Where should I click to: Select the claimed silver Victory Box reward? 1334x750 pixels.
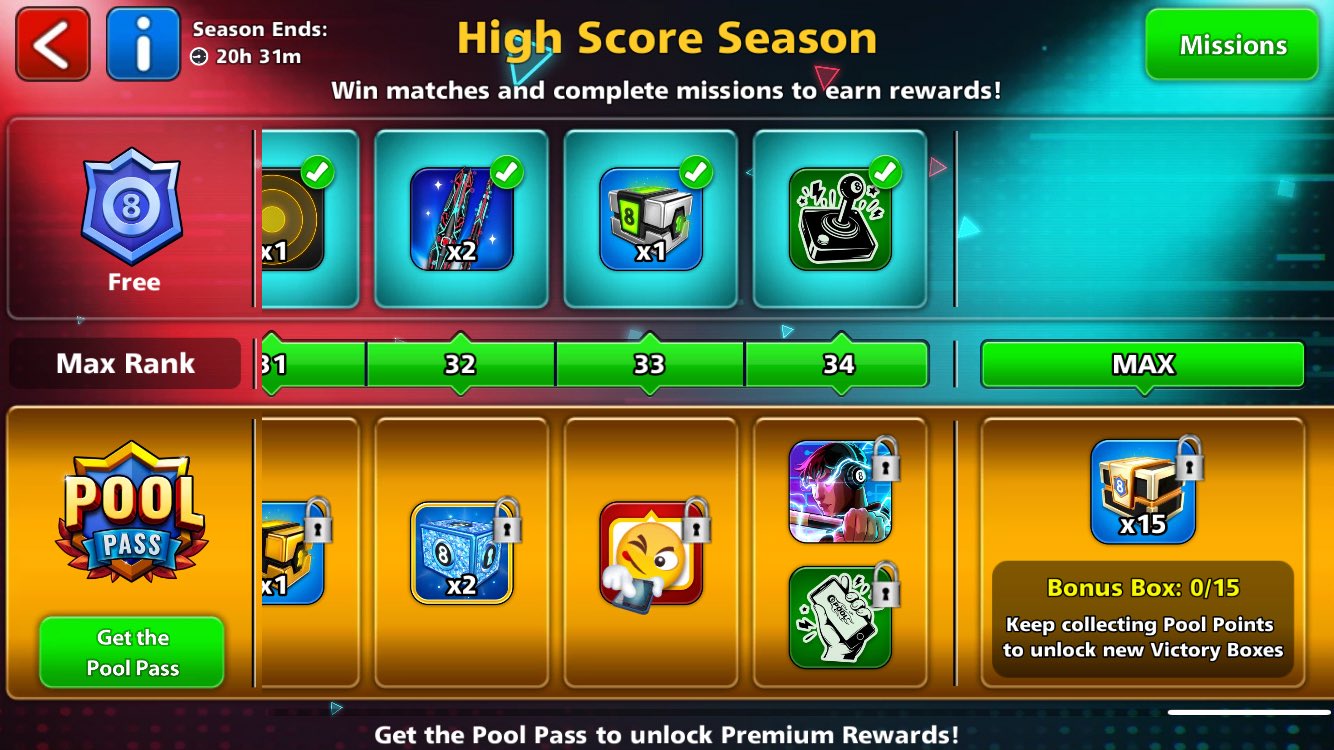click(x=650, y=215)
